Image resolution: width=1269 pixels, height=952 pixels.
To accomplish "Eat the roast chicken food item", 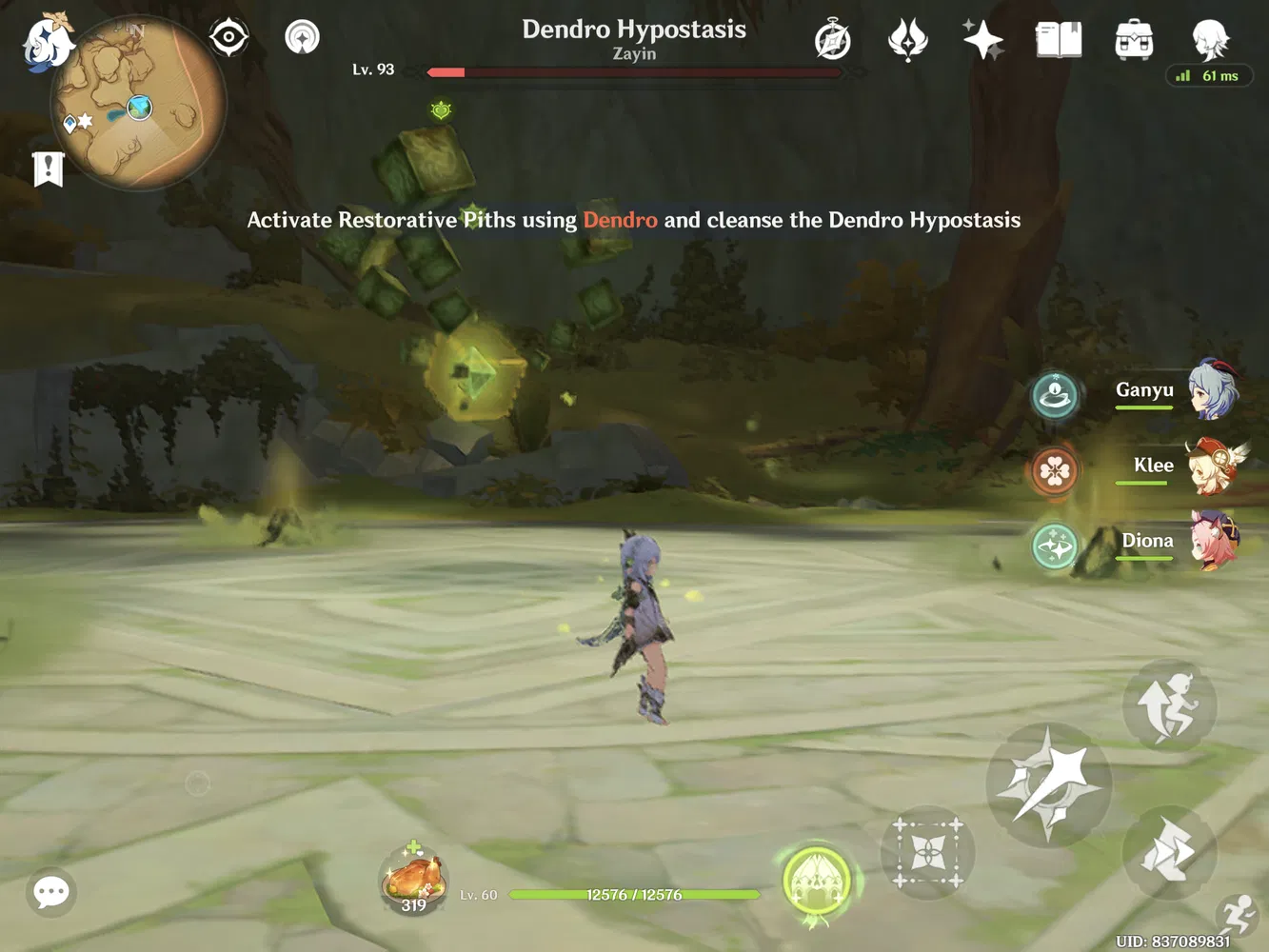I will pyautogui.click(x=414, y=881).
